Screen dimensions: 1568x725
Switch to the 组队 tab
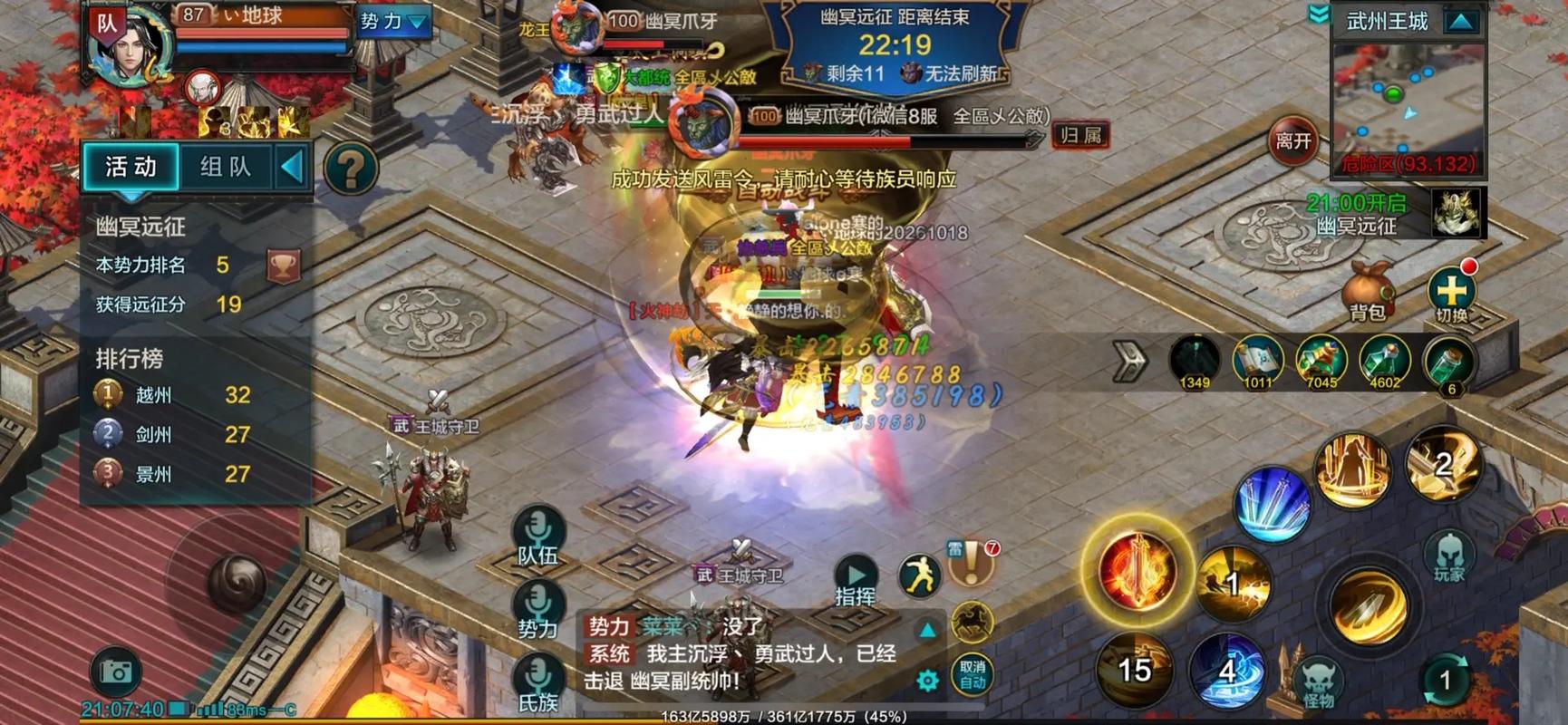(225, 167)
